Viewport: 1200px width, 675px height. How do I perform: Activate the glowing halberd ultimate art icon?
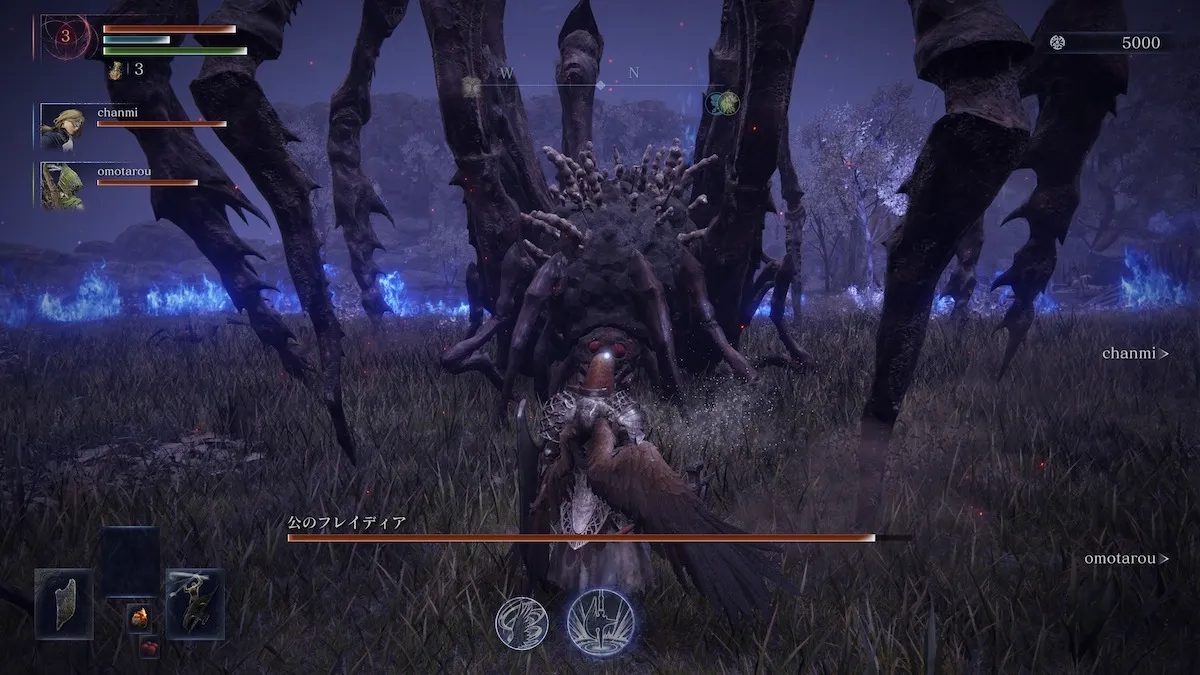click(600, 622)
